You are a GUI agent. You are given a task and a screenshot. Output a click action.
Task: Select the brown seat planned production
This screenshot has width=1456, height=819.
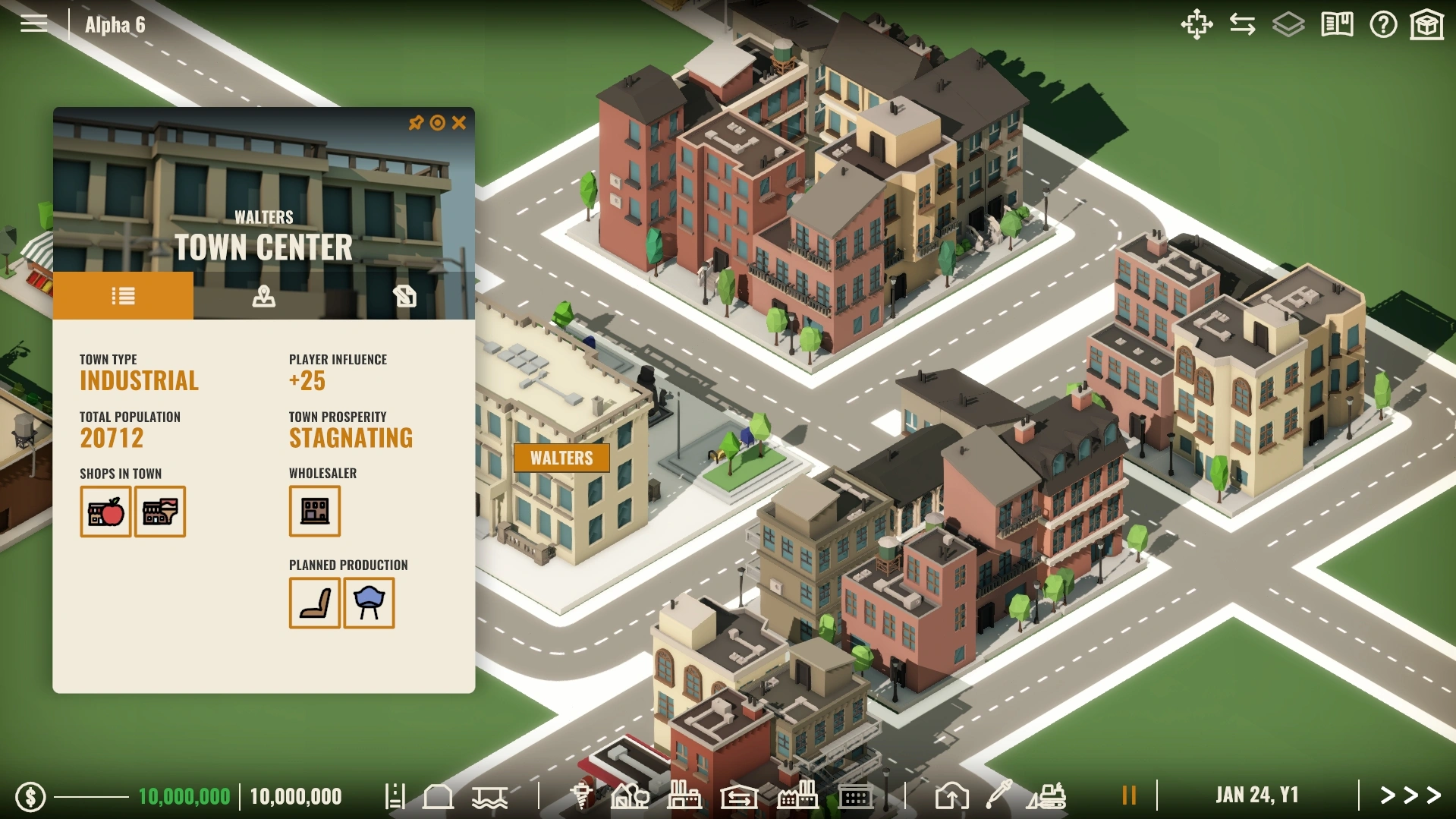(315, 603)
